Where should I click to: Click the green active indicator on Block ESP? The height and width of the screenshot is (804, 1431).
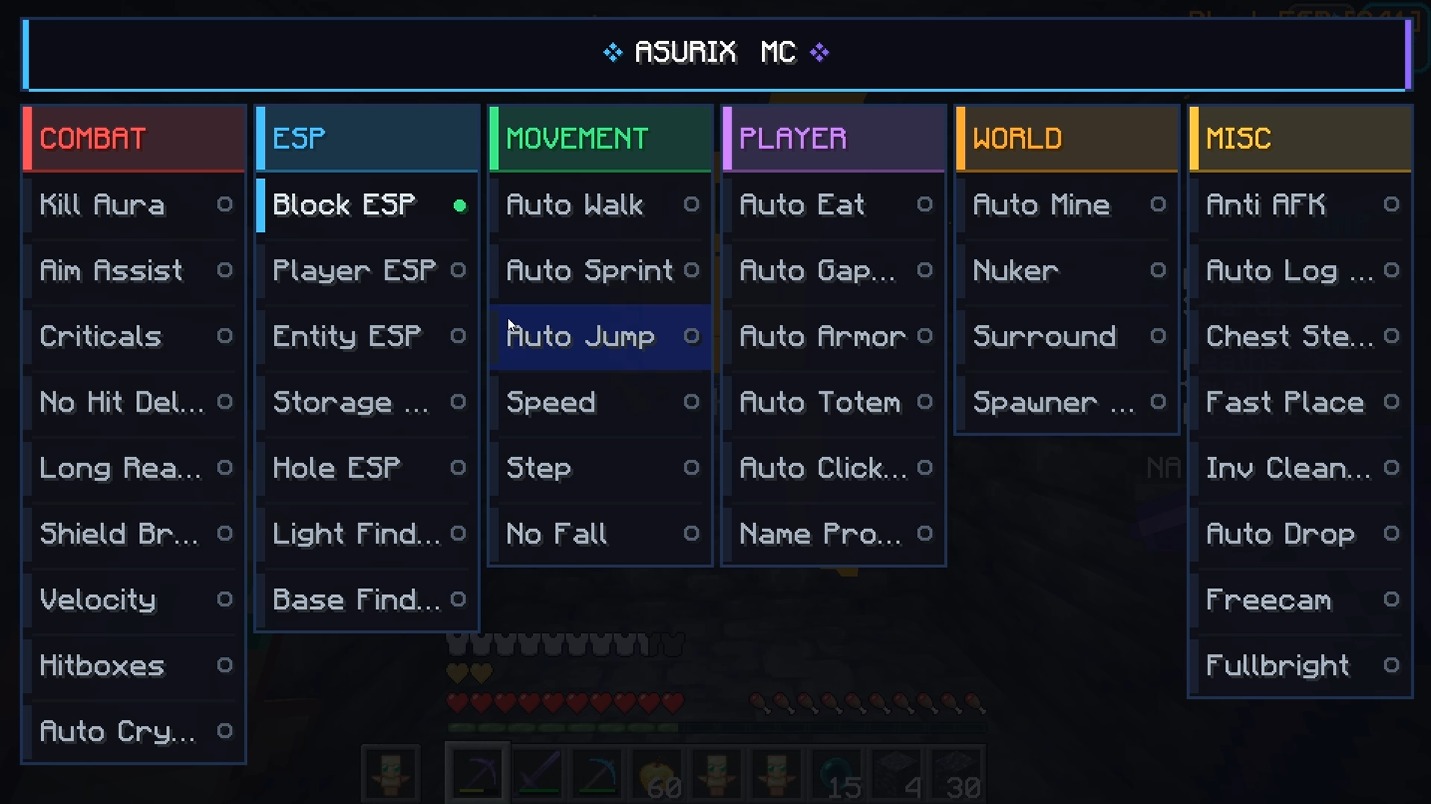(x=458, y=204)
